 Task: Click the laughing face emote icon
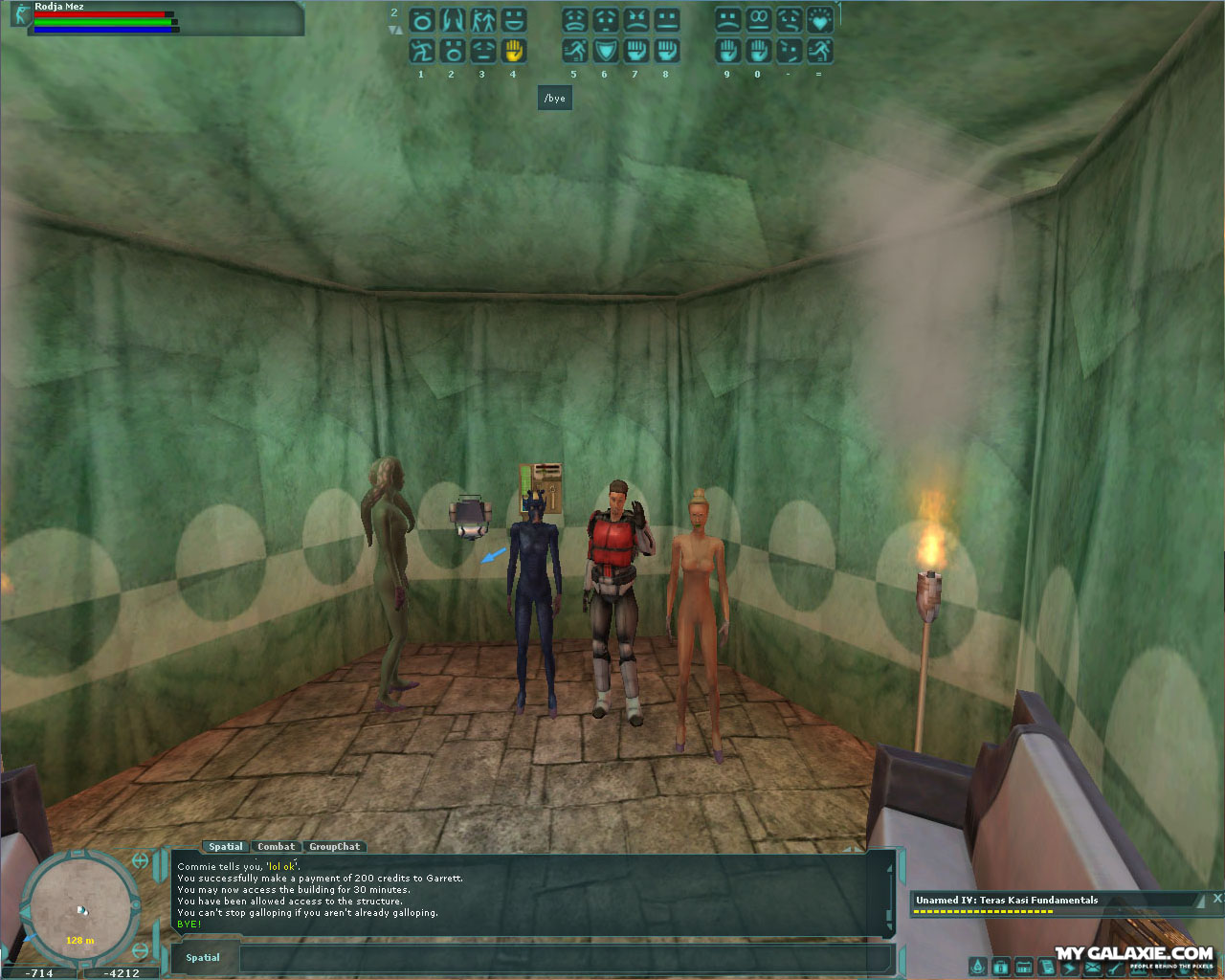[x=514, y=20]
